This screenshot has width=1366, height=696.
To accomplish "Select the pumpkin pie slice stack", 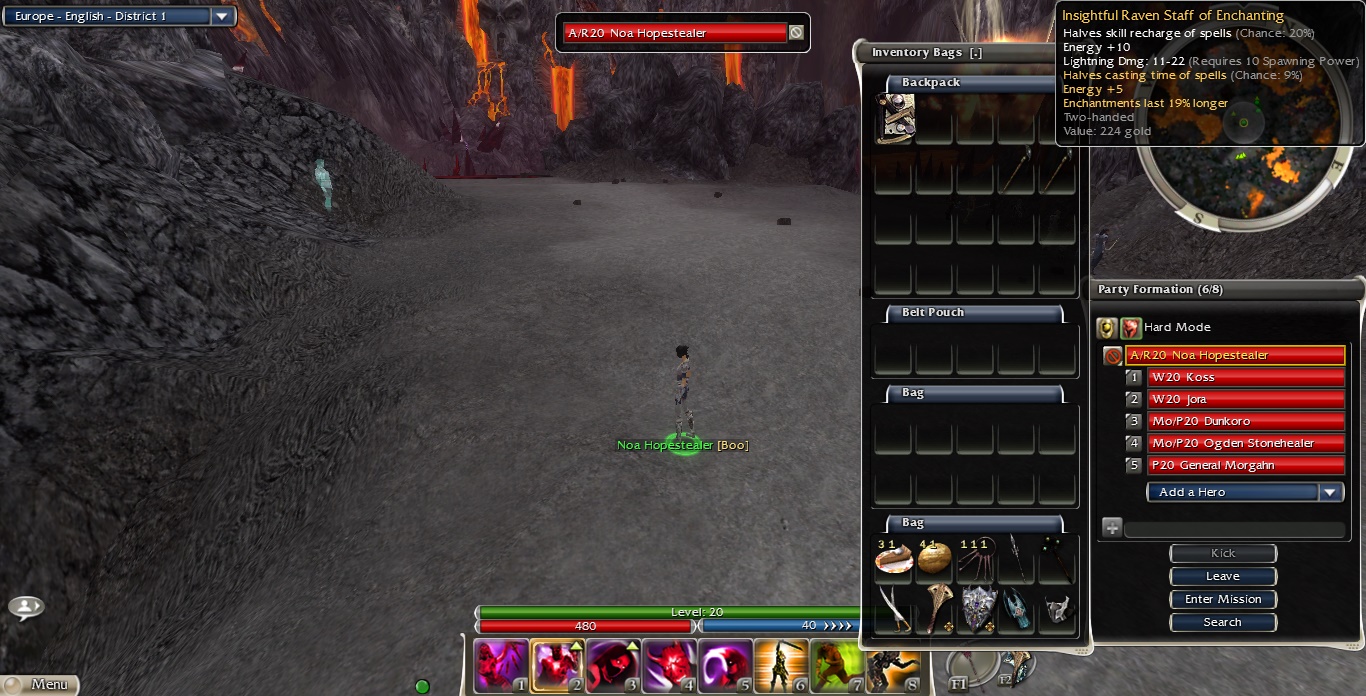I will click(x=893, y=559).
